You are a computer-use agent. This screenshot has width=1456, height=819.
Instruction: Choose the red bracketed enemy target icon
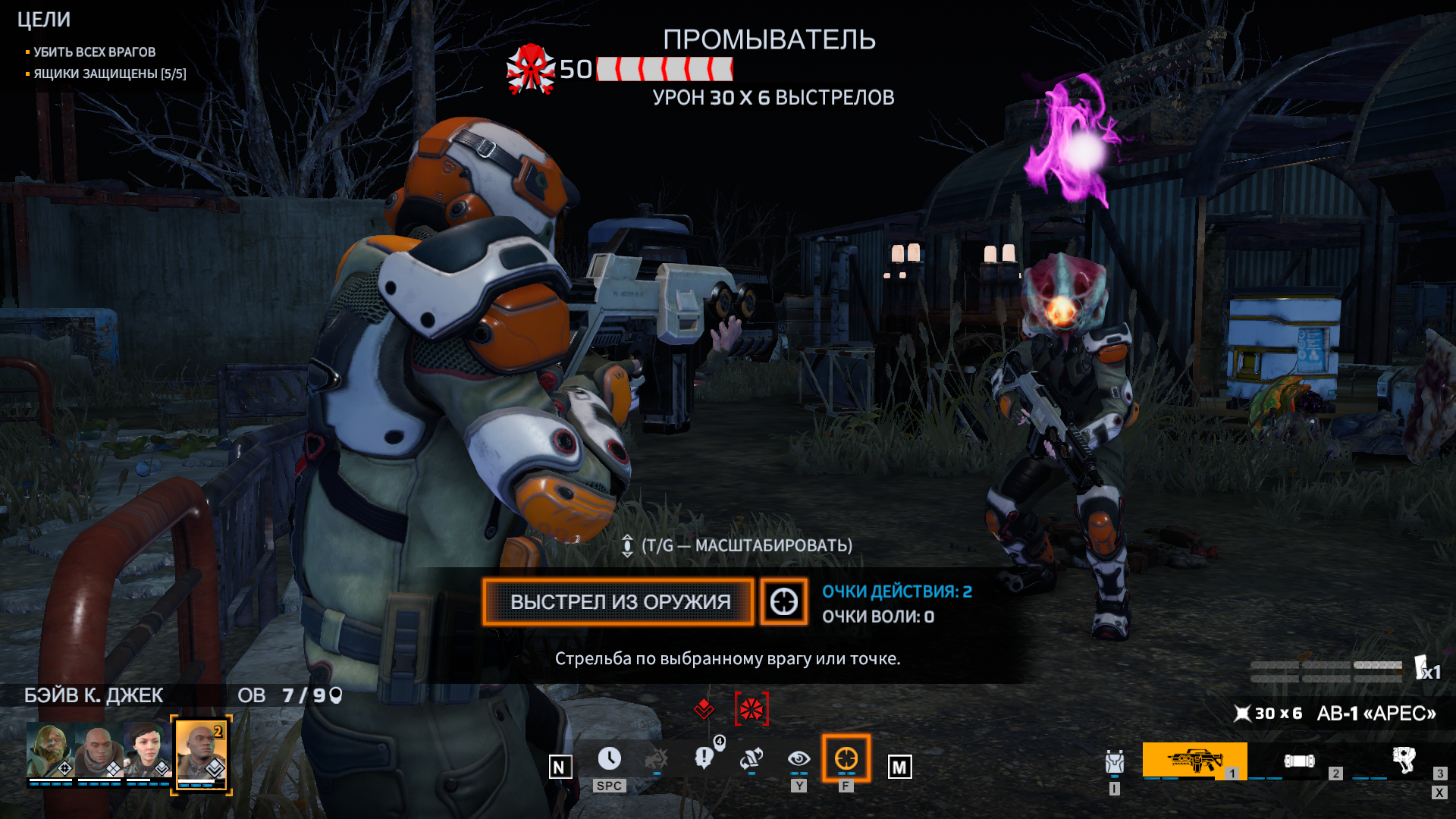[x=752, y=709]
